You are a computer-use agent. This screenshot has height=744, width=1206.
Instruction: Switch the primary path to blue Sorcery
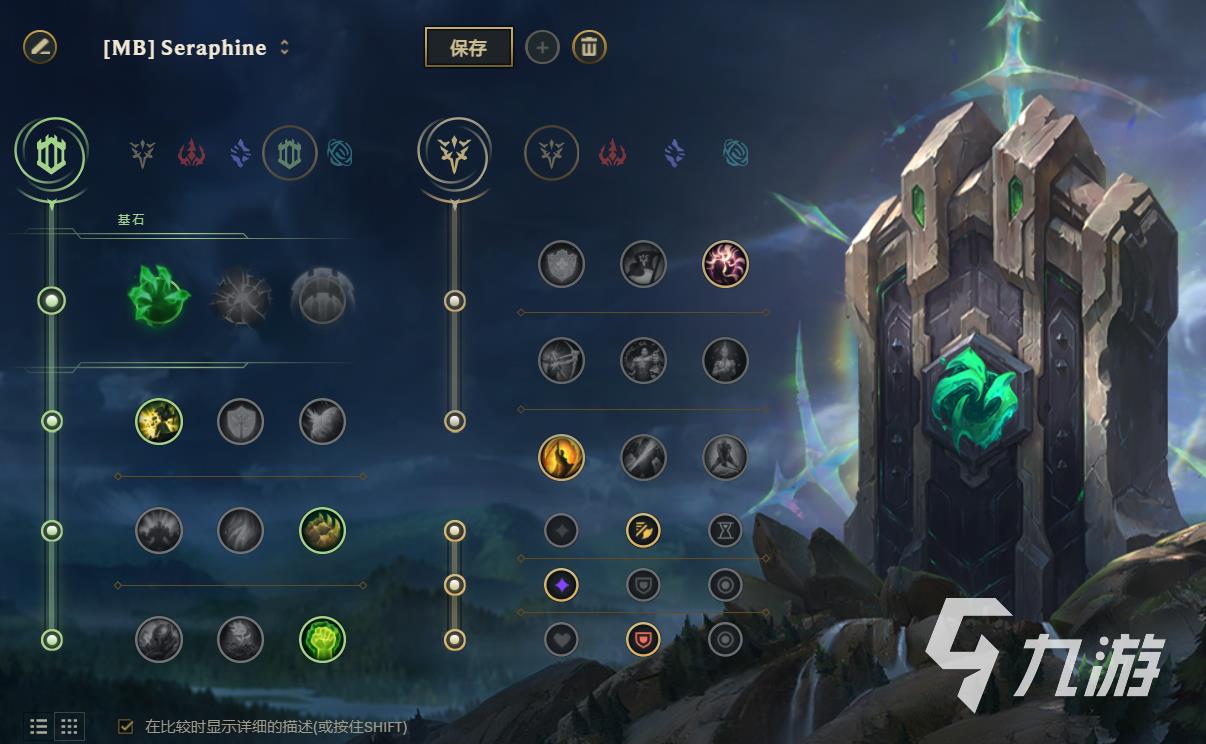[240, 154]
